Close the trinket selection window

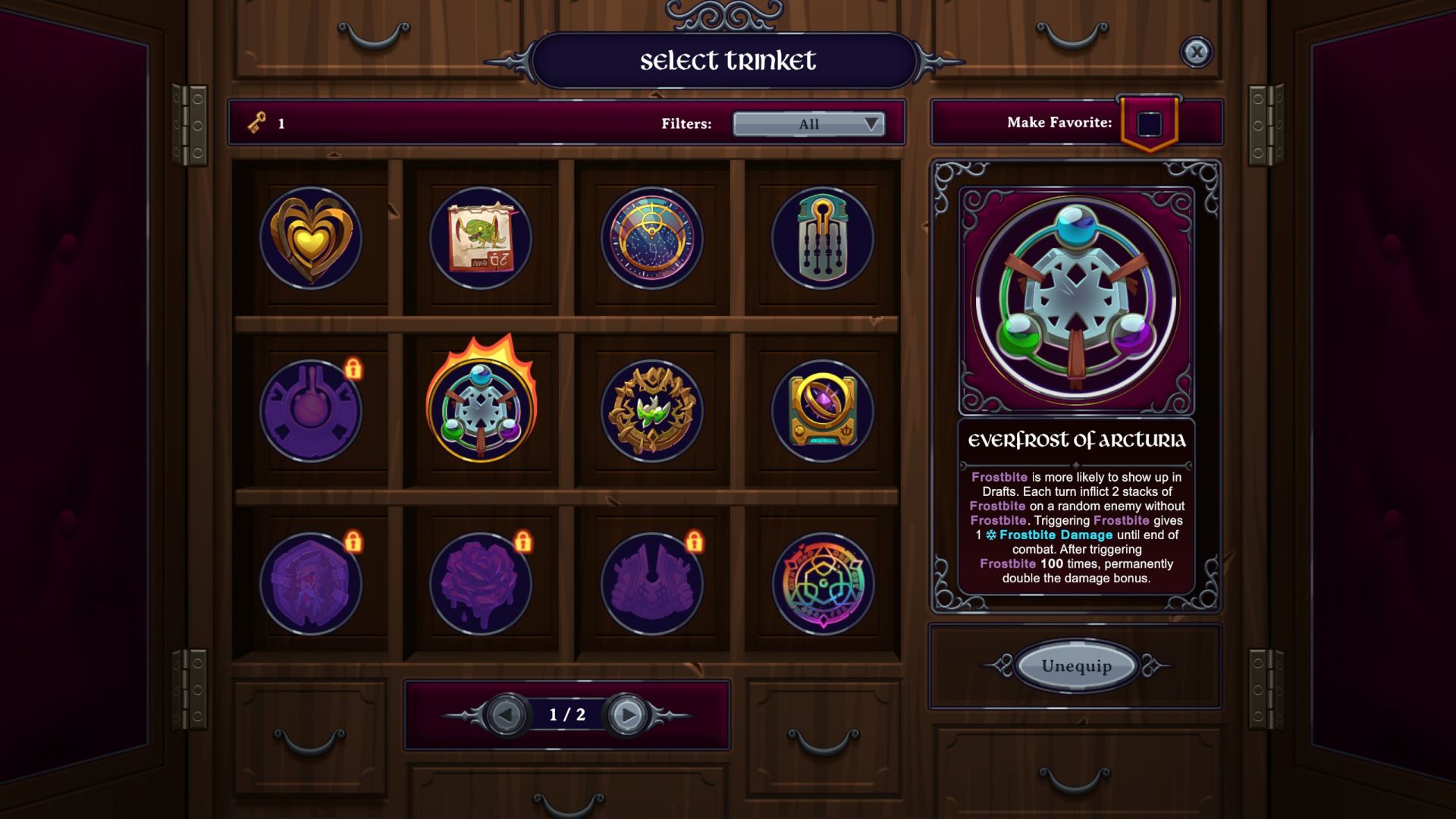pos(1196,52)
